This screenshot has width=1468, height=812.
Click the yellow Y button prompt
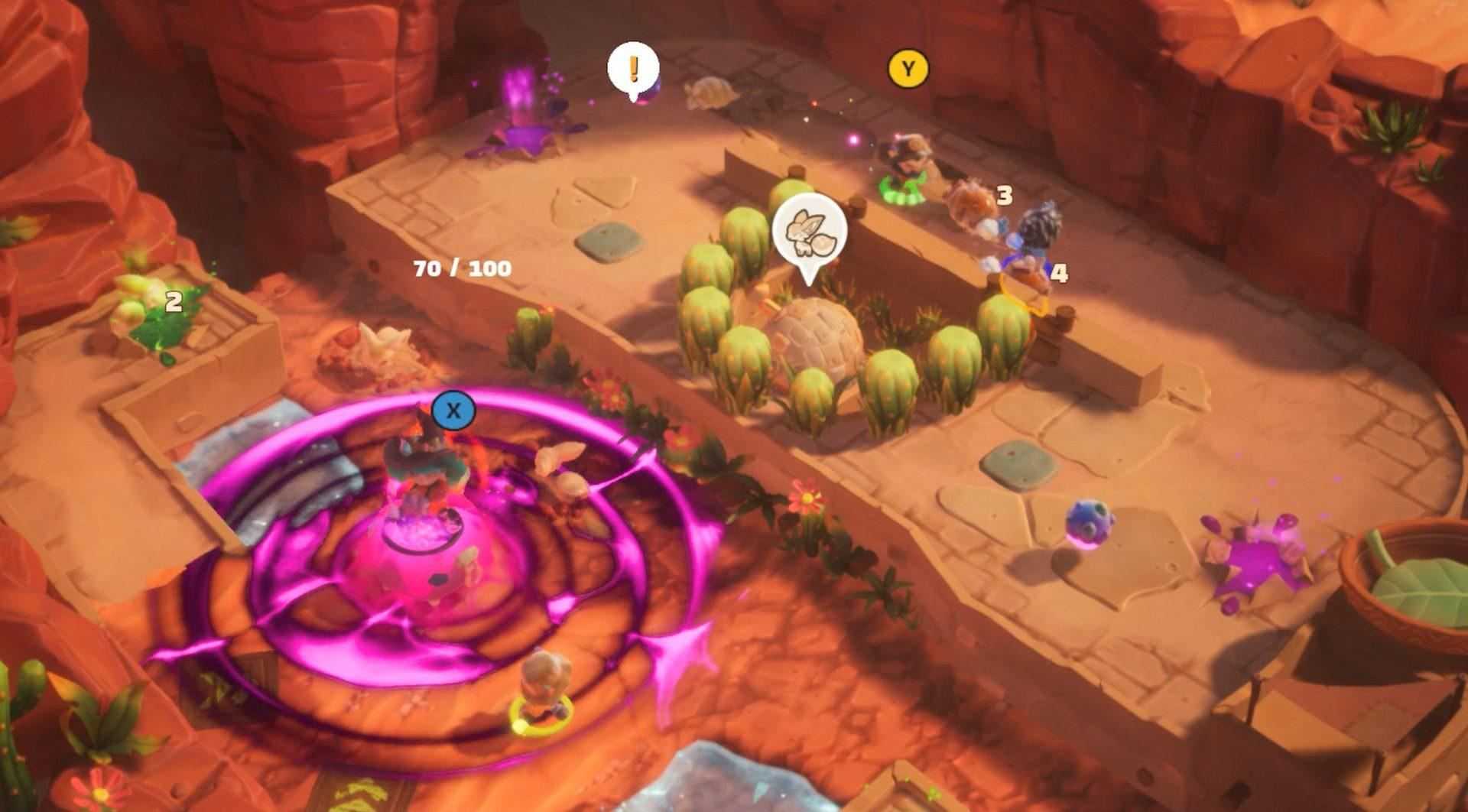(906, 67)
